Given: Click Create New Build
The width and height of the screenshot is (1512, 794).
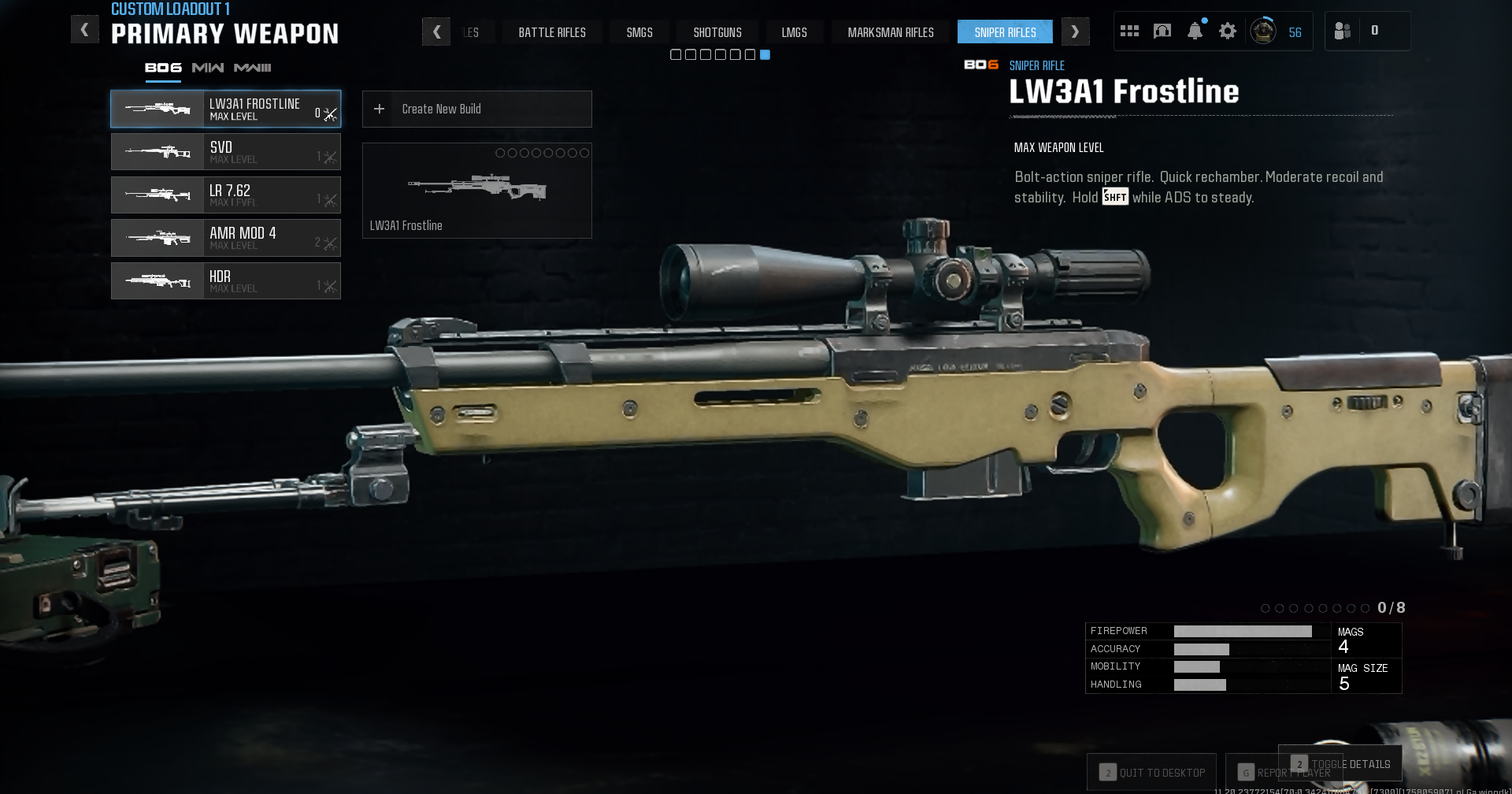Looking at the screenshot, I should pos(476,109).
